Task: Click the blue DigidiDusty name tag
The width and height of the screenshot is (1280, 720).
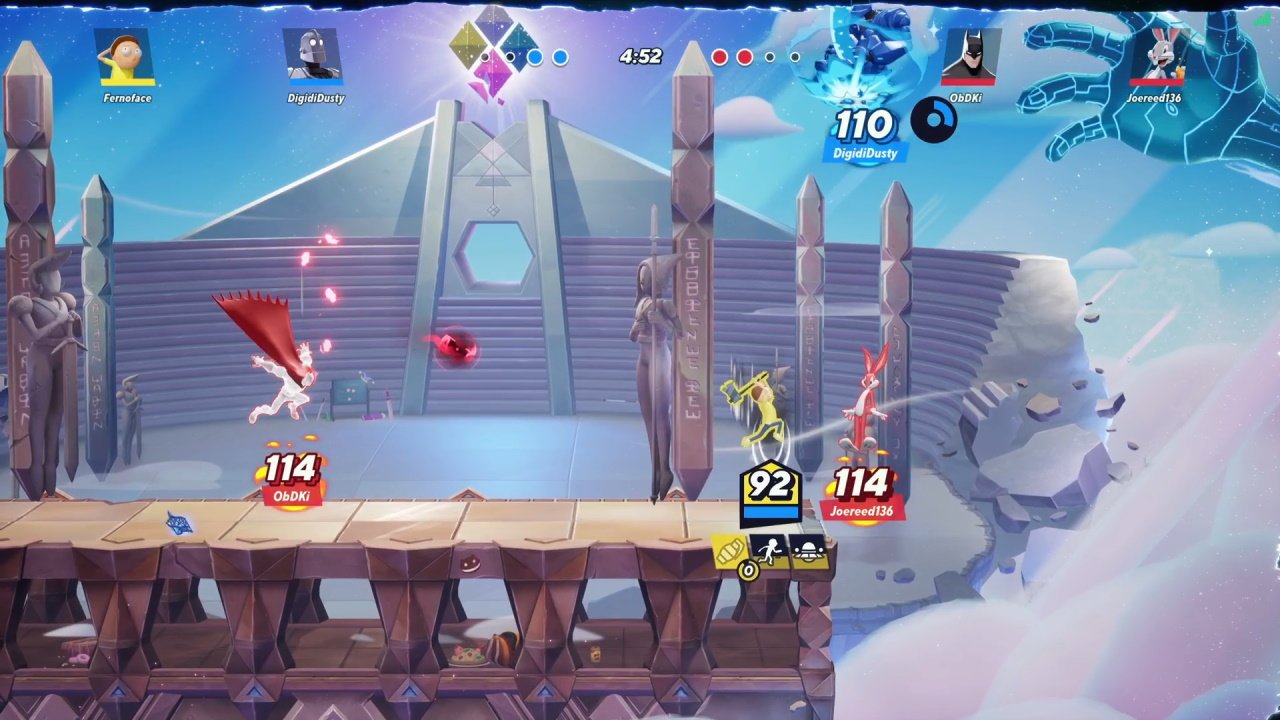Action: coord(865,153)
